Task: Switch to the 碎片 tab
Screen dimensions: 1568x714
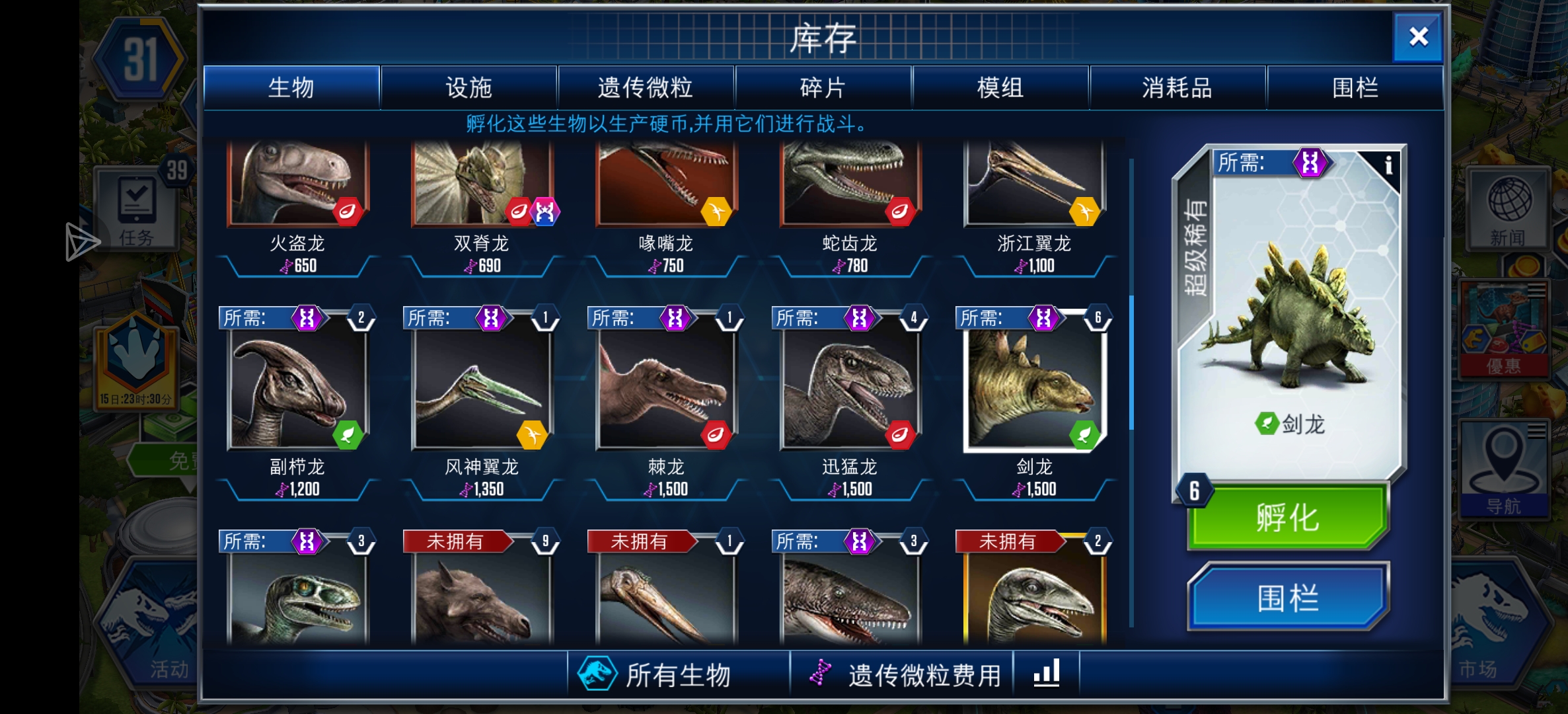Action: click(x=822, y=88)
